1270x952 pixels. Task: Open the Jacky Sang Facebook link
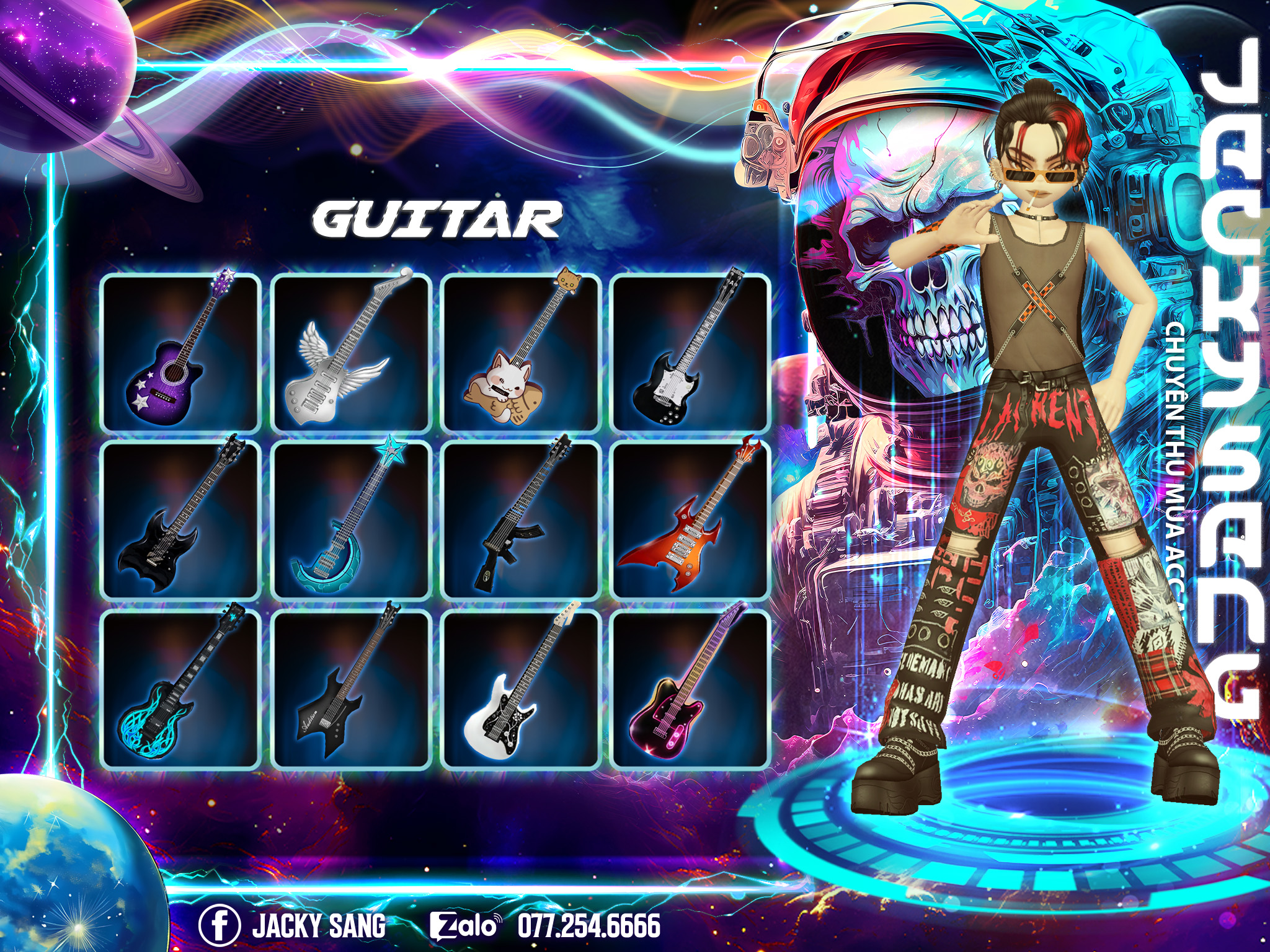pyautogui.click(x=293, y=925)
